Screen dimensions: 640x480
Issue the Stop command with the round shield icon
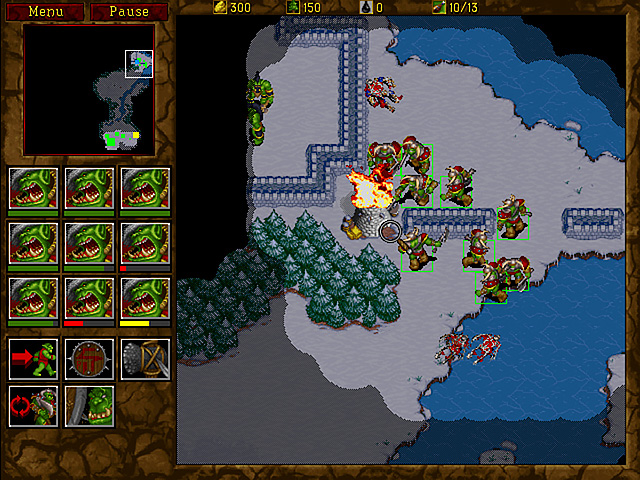[89, 357]
